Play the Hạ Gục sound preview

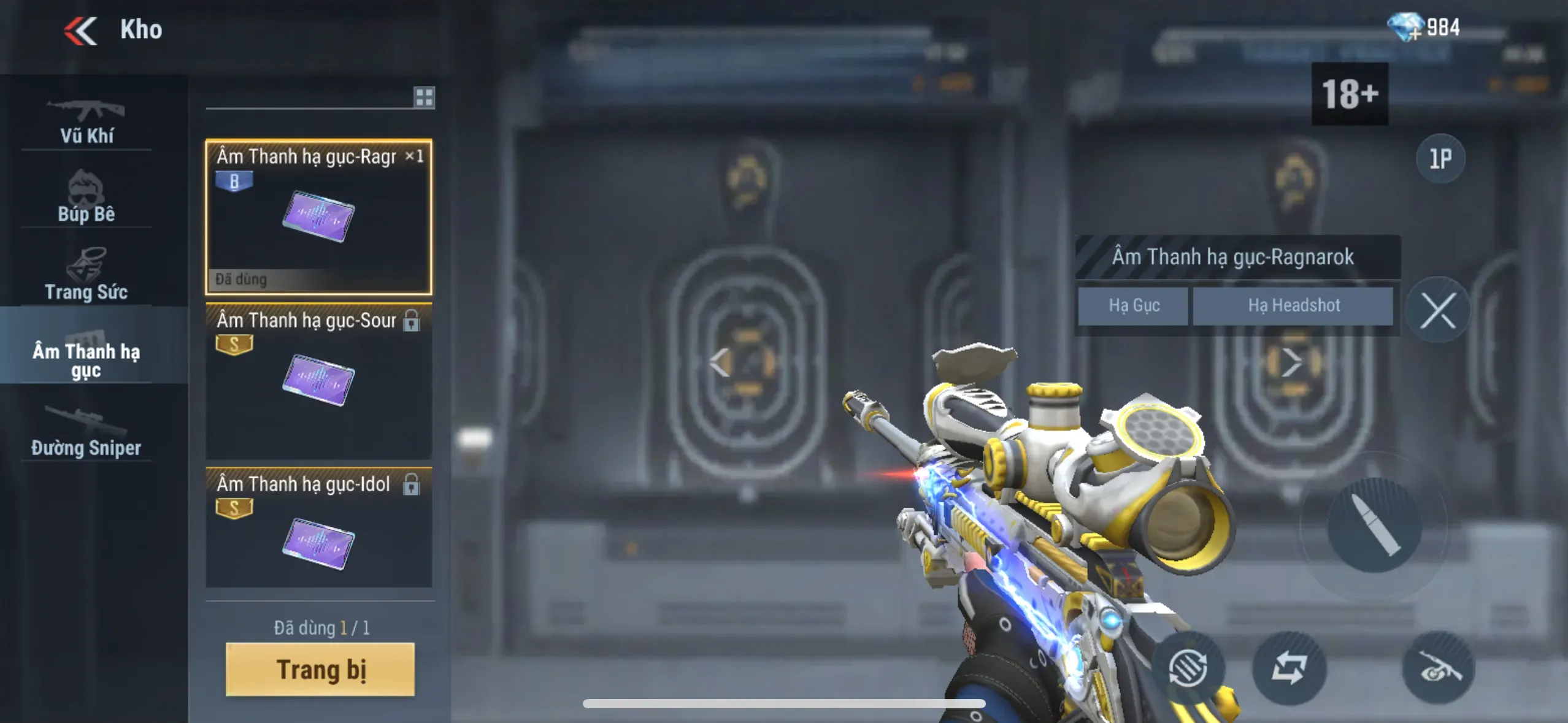tap(1133, 305)
